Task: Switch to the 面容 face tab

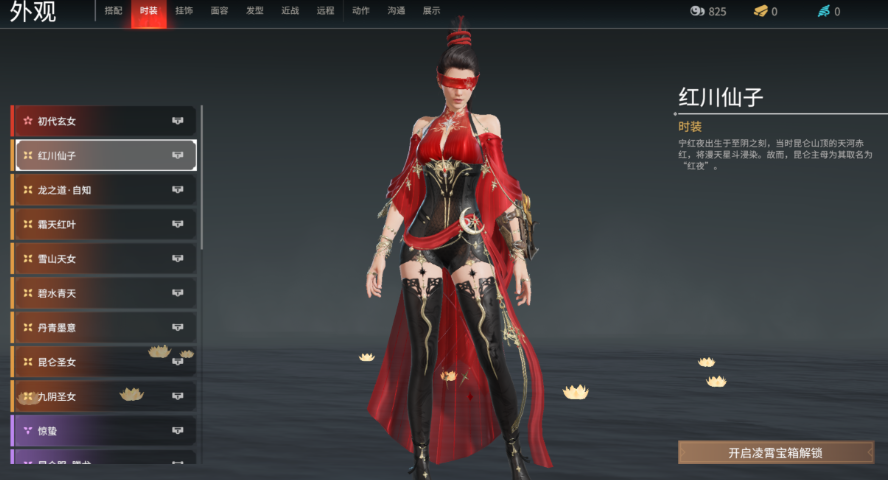Action: 219,11
